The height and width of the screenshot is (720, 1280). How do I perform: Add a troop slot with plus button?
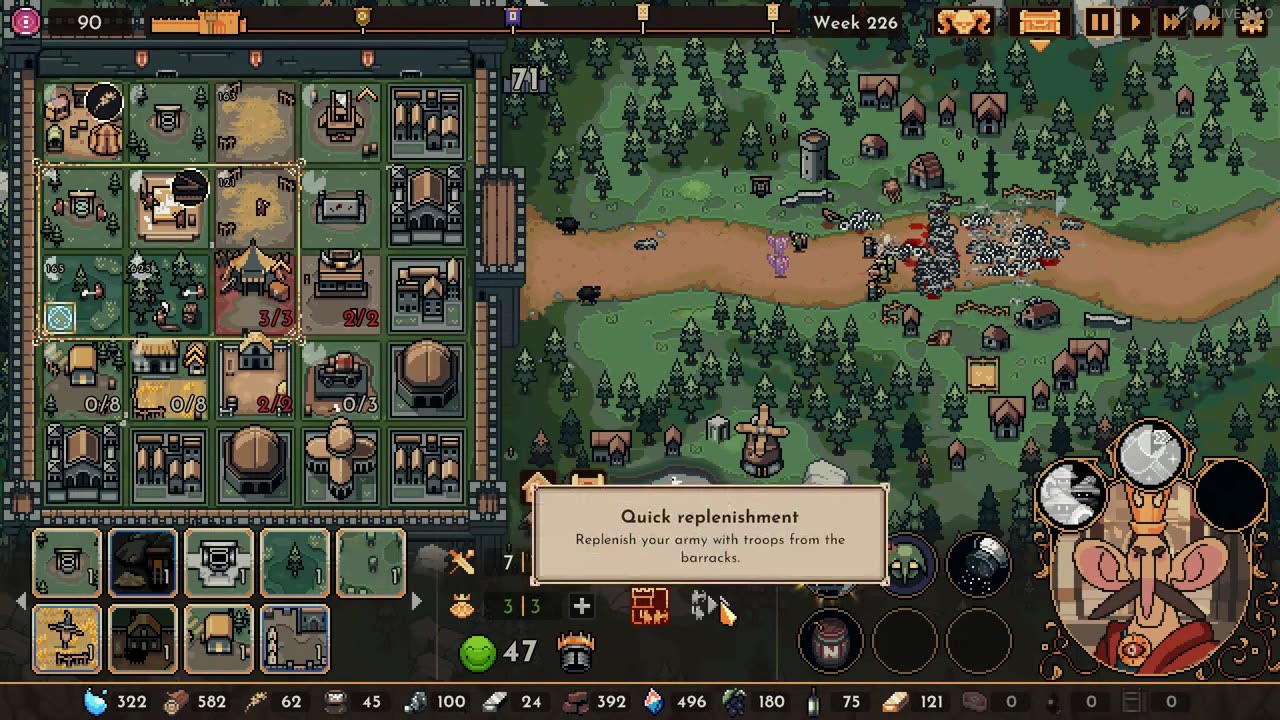coord(581,606)
